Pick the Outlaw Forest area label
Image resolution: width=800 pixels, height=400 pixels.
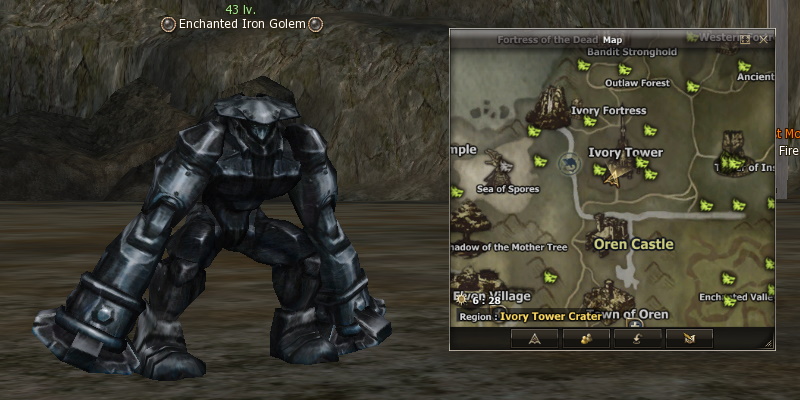(637, 83)
